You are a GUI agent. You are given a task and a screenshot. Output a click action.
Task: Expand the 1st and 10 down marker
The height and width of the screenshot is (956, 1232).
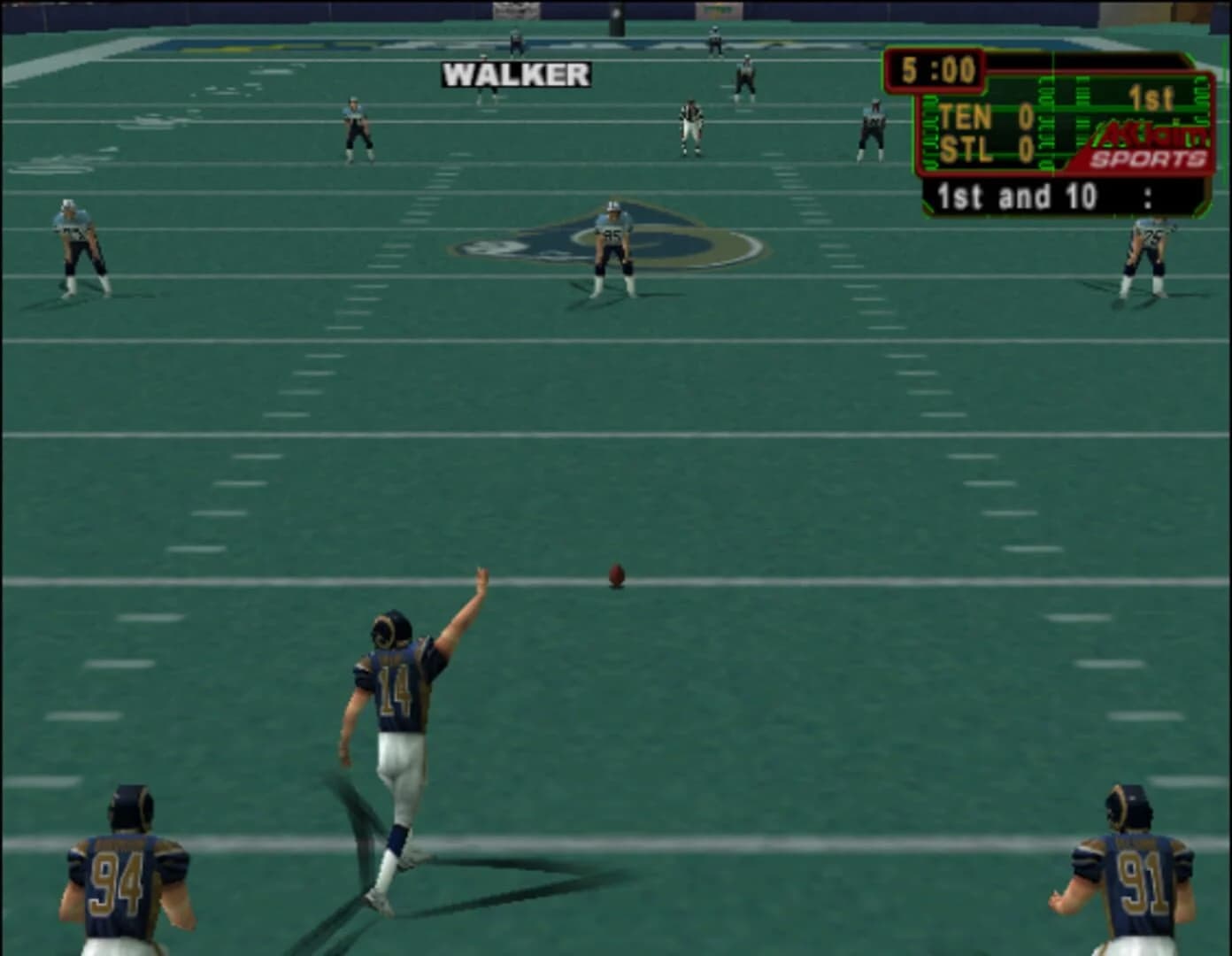1016,196
